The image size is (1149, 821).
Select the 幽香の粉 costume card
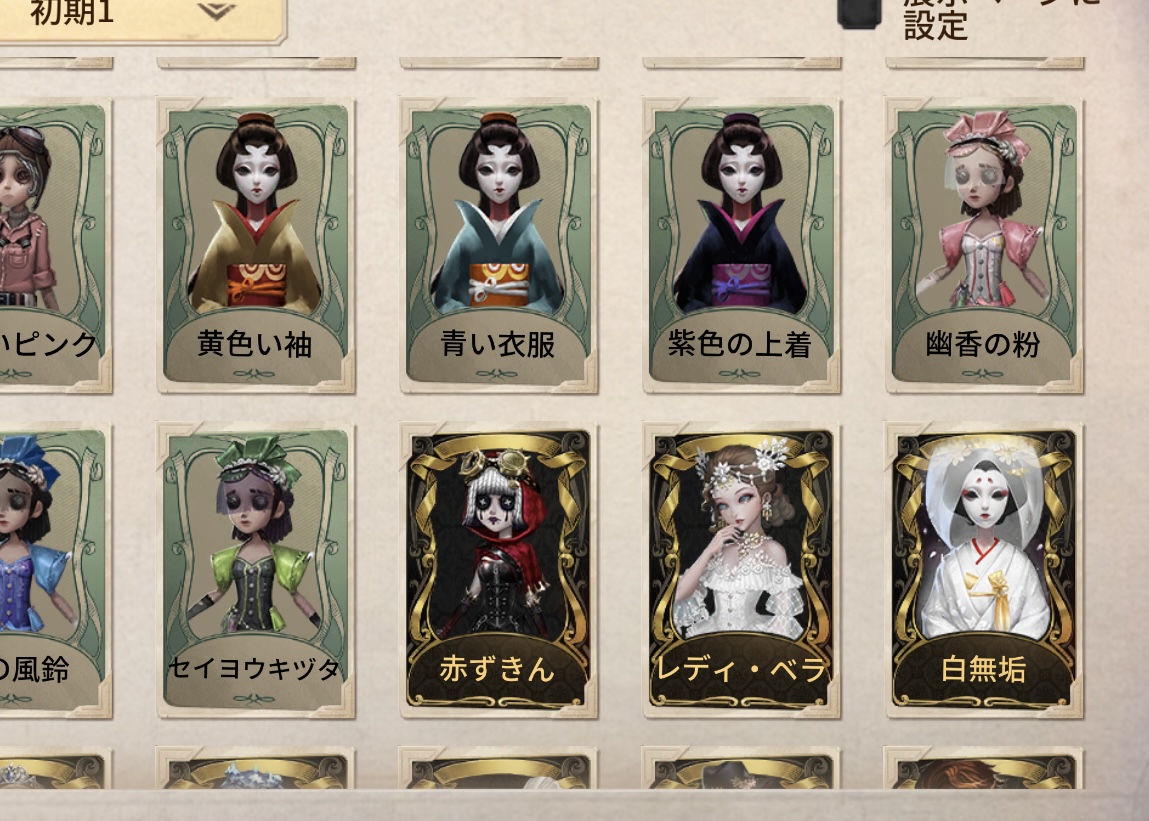point(984,244)
